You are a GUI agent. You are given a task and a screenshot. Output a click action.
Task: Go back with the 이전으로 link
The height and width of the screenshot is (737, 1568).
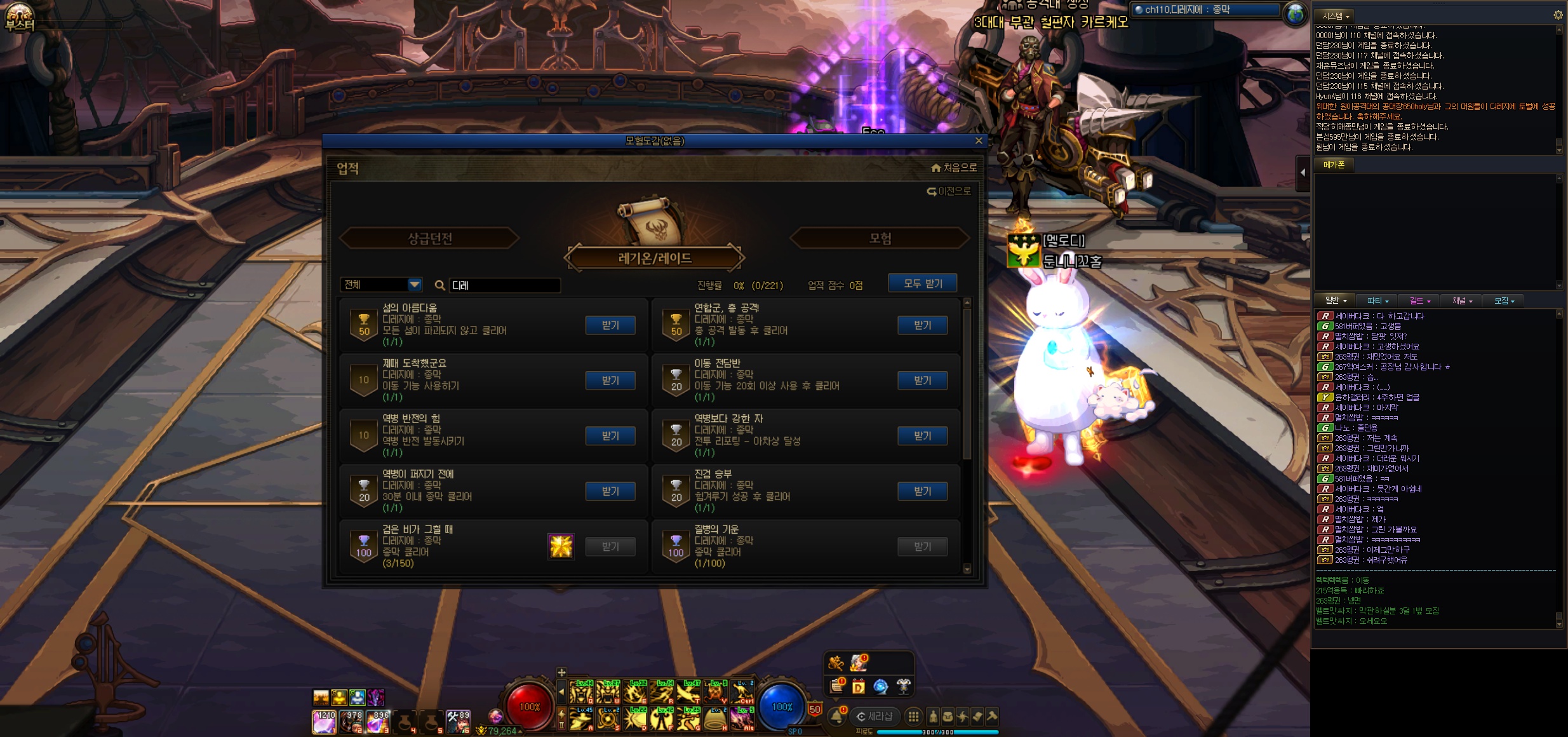coord(949,191)
